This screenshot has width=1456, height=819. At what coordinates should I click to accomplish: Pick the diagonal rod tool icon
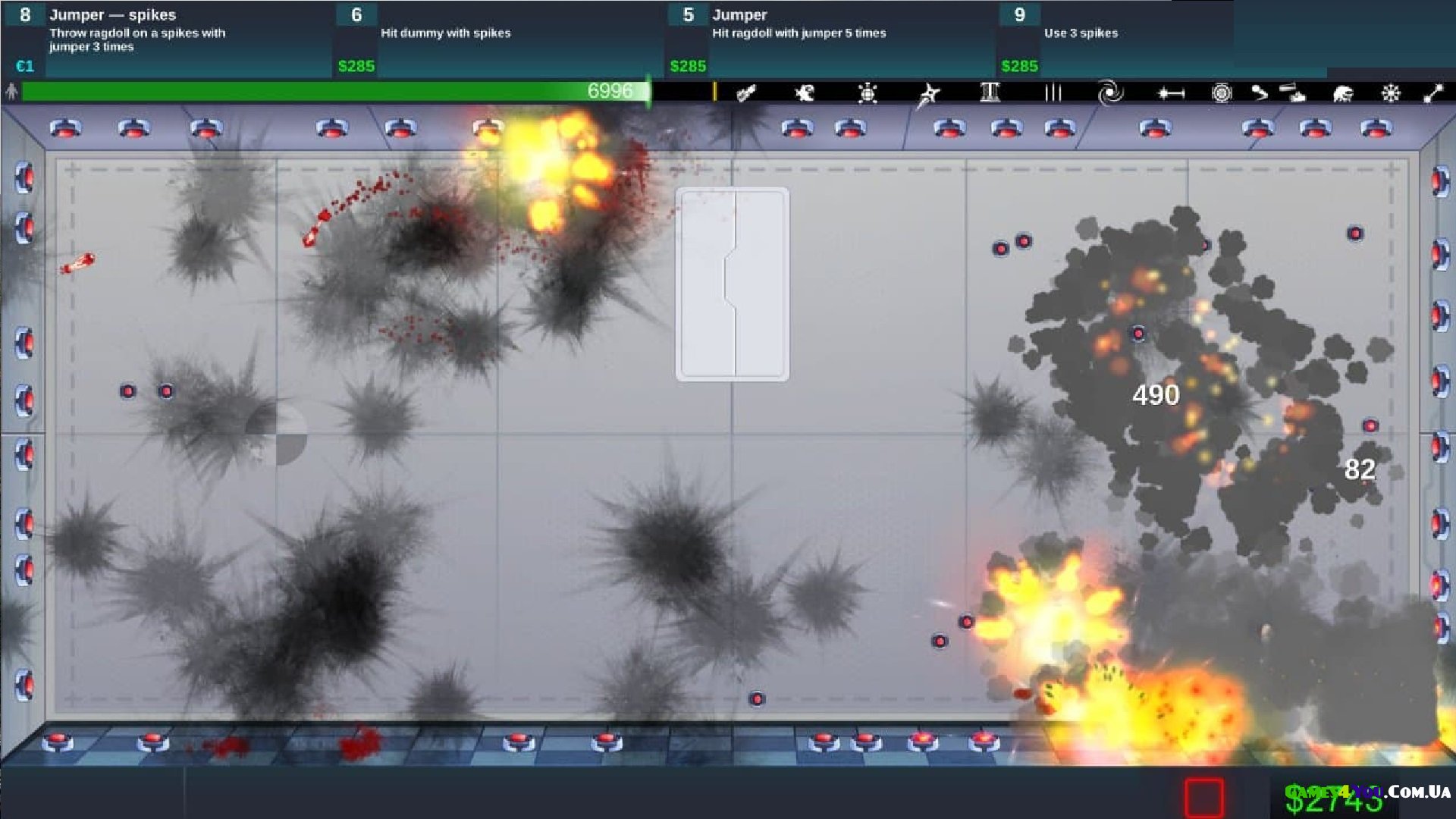(x=1433, y=93)
